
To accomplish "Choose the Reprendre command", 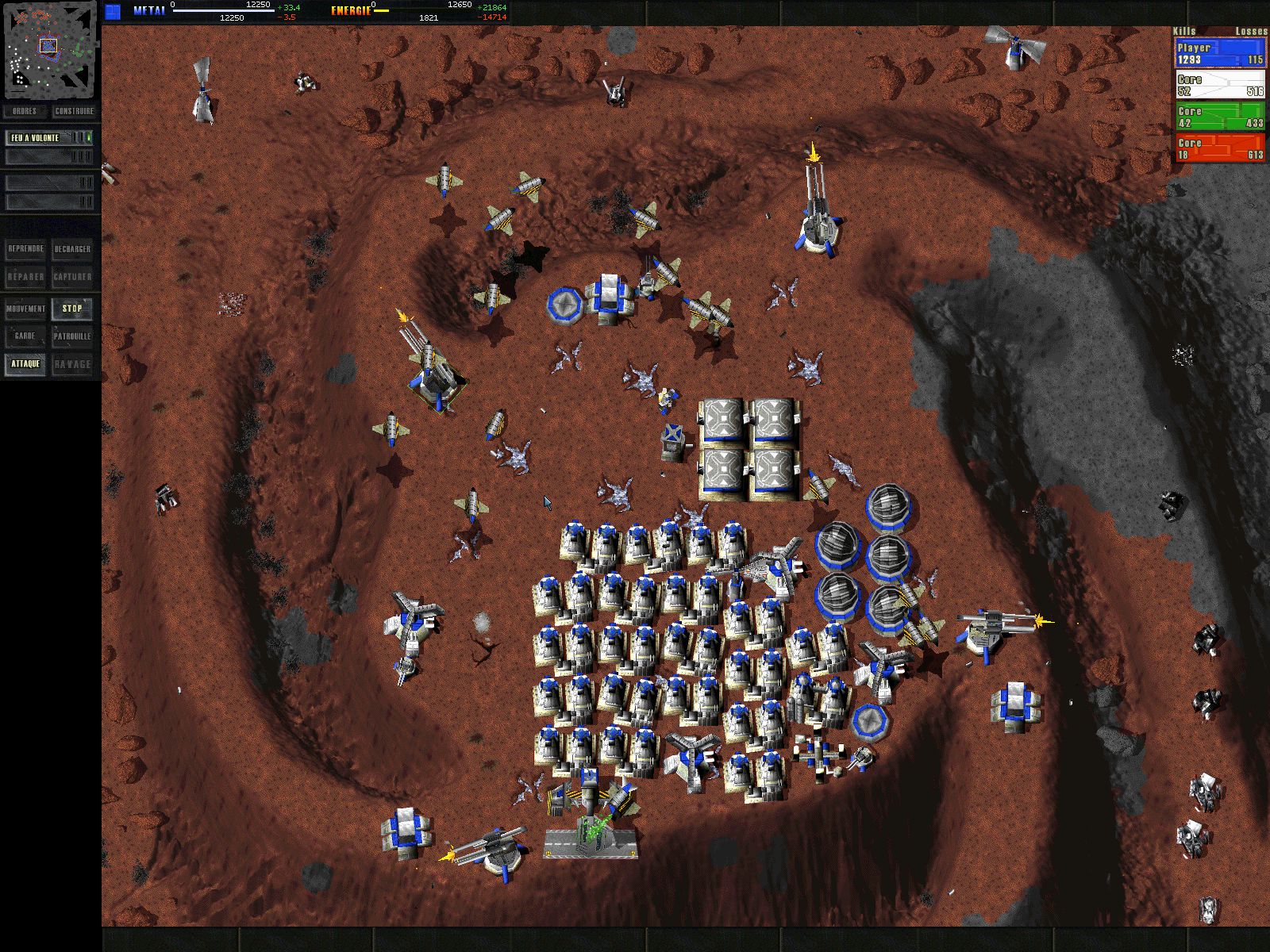I will pos(25,249).
